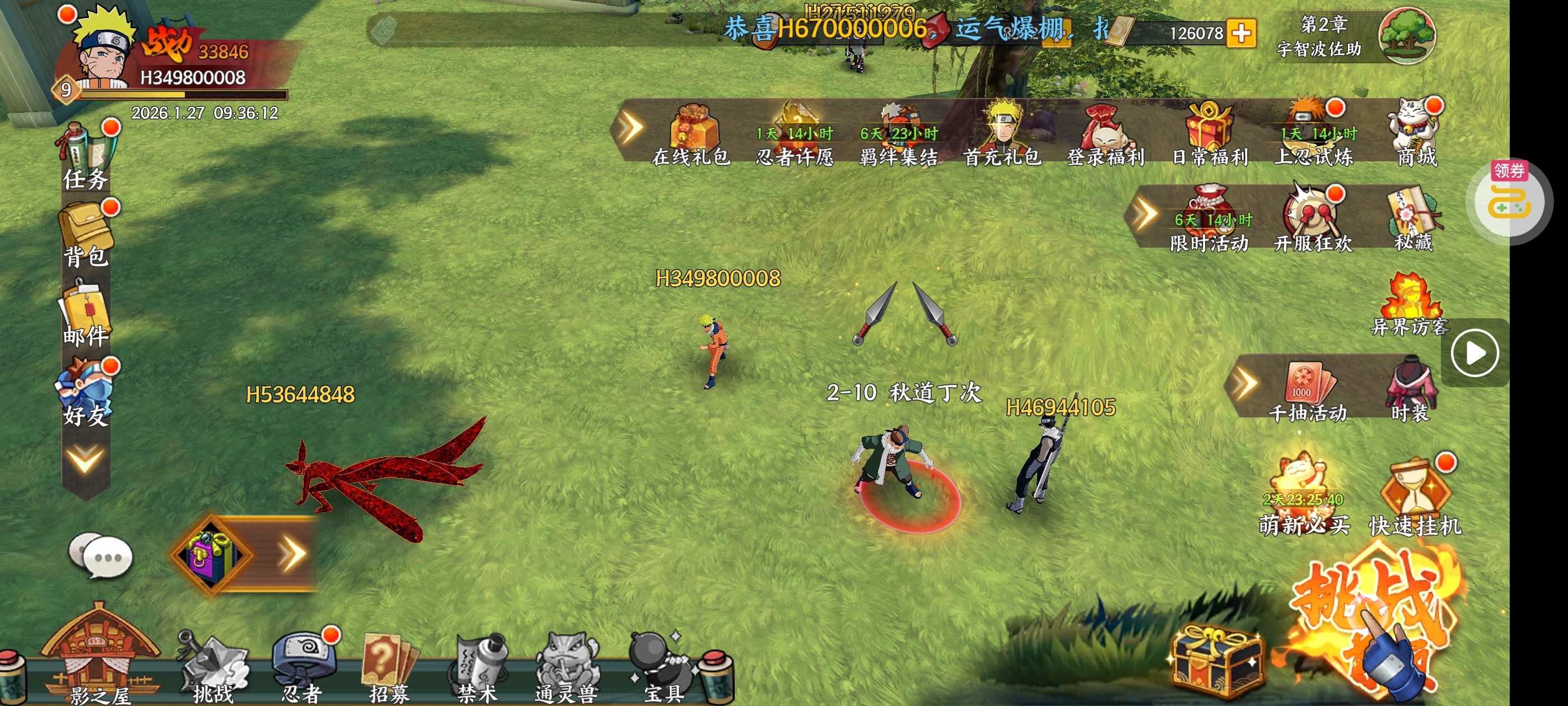Open the 任务 quest menu
1568x706 pixels.
86,156
